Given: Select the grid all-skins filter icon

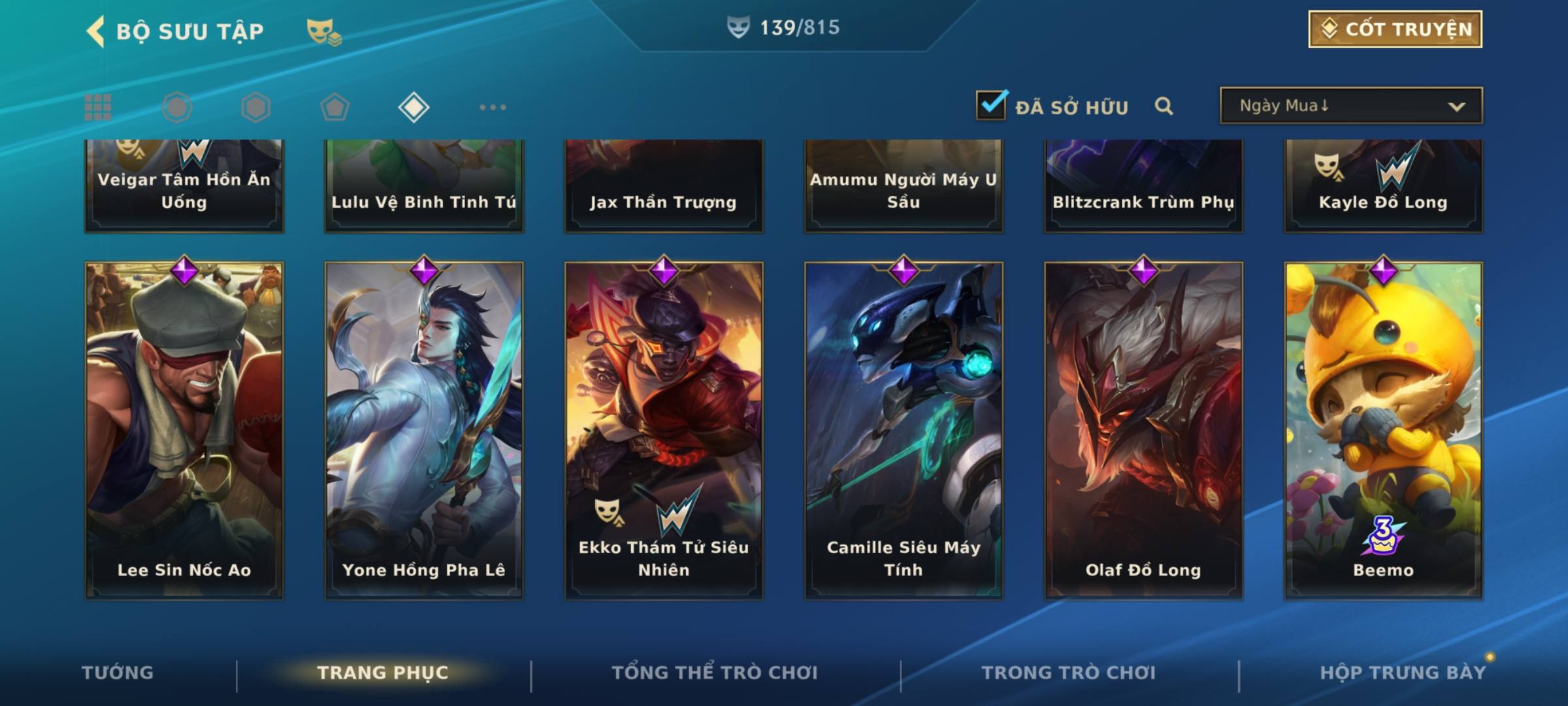Looking at the screenshot, I should tap(98, 107).
